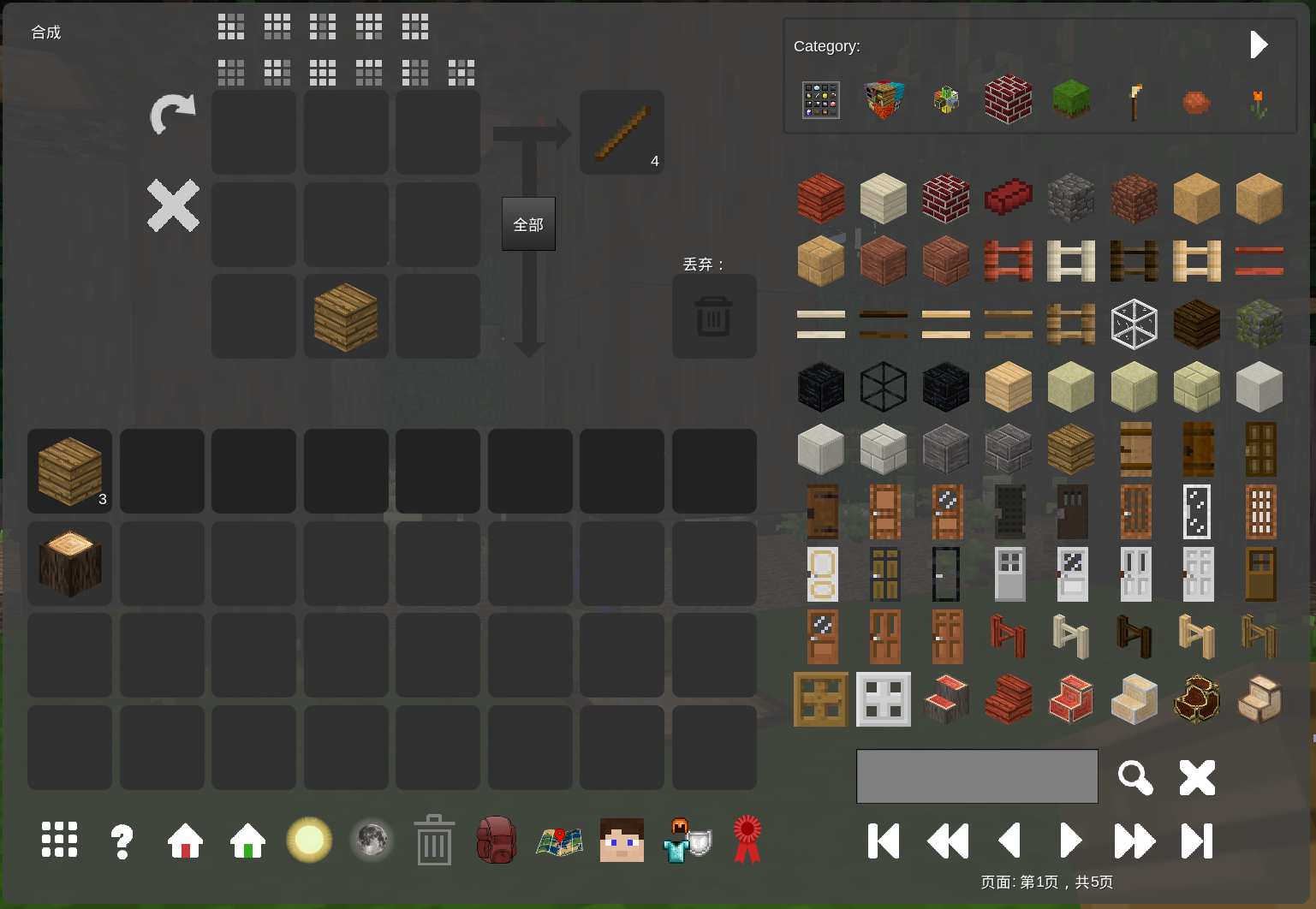Set daytime with the sun icon

309,841
